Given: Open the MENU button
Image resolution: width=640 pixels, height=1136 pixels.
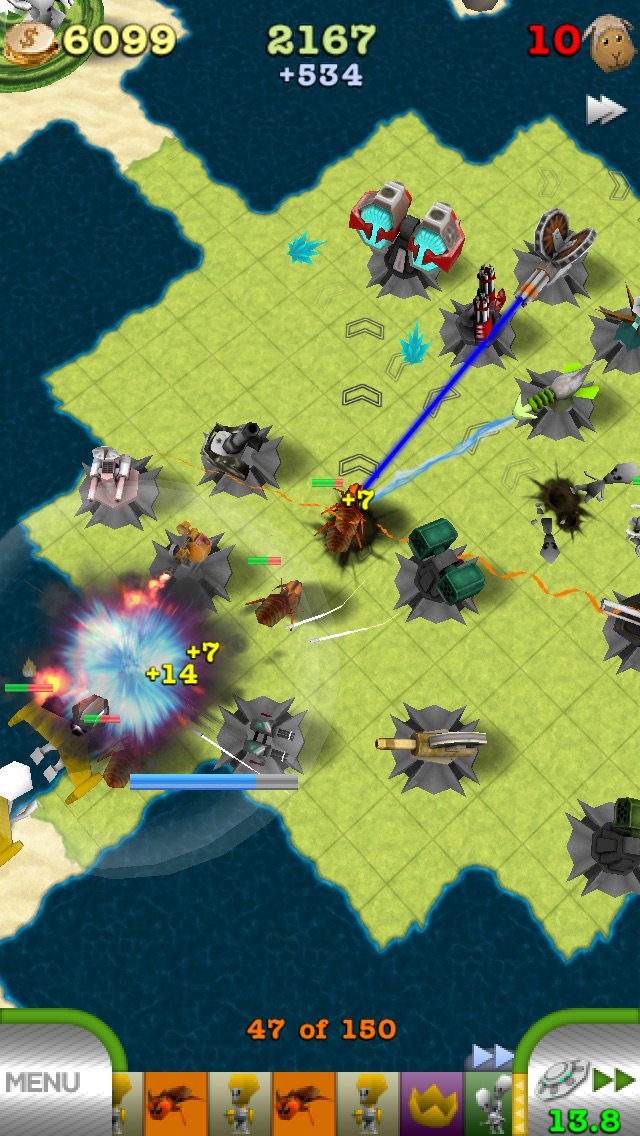Looking at the screenshot, I should click(45, 1082).
